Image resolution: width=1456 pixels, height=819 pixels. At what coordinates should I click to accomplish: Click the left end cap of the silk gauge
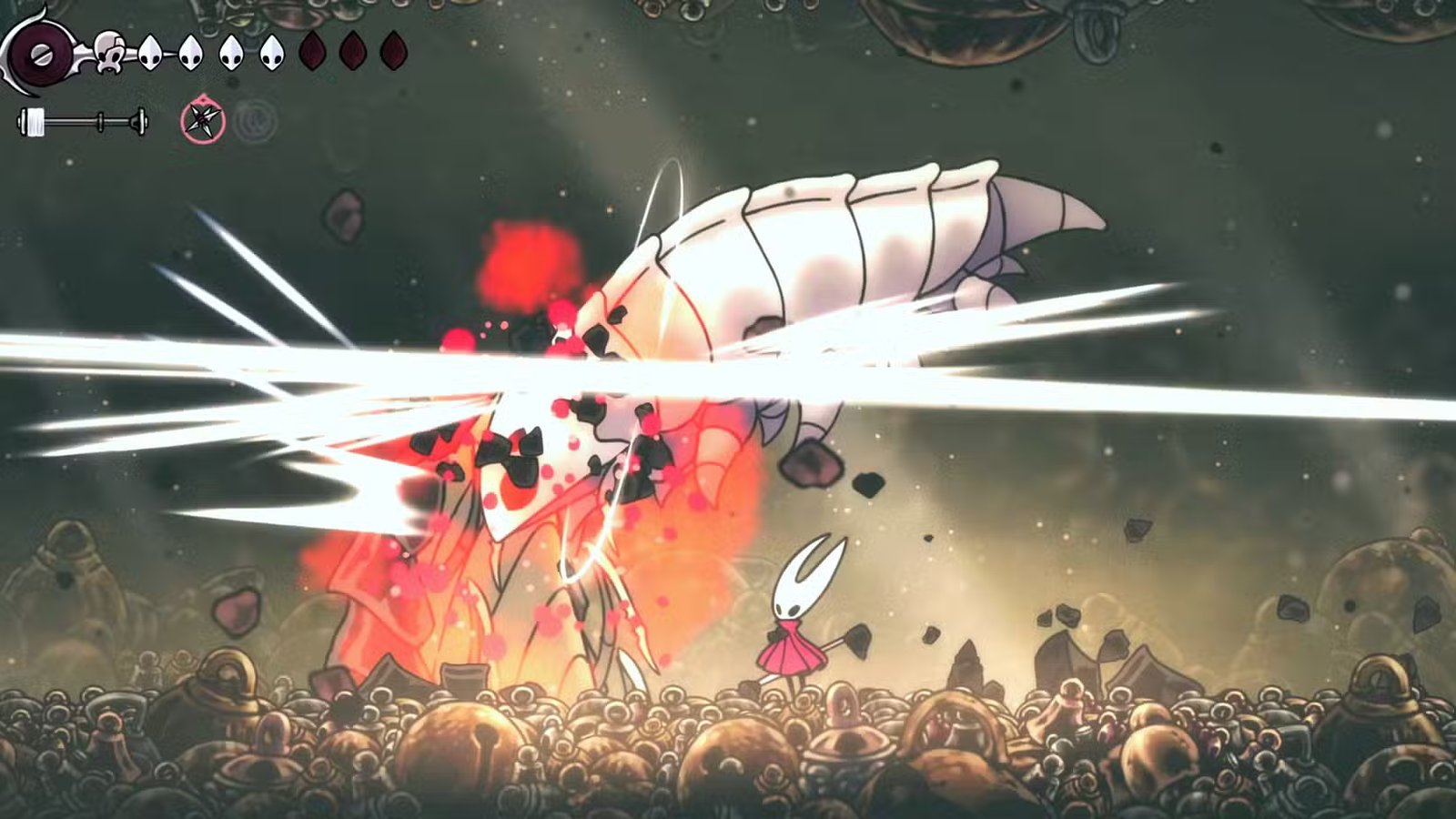[20, 119]
